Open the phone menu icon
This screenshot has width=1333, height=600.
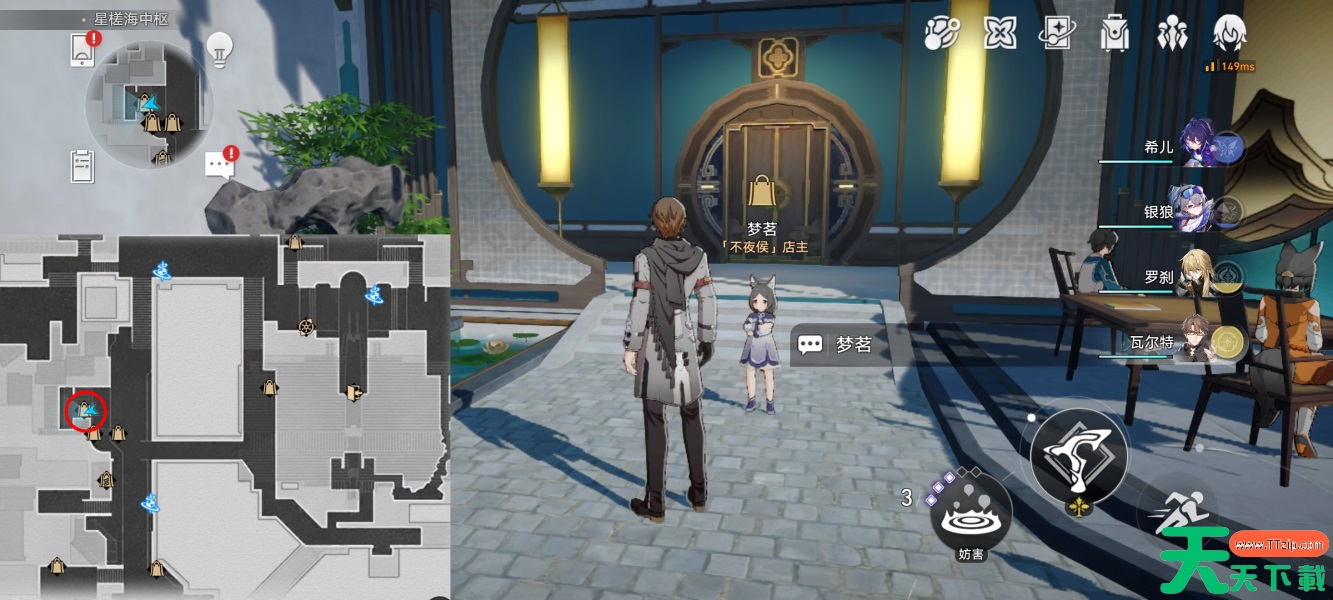point(82,49)
